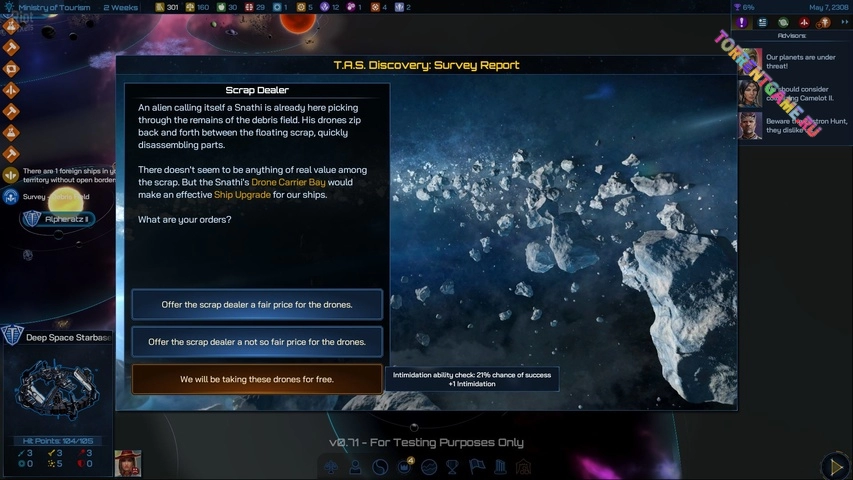Switch to the green planets tab
Viewport: 853px width, 480px height.
tap(783, 22)
